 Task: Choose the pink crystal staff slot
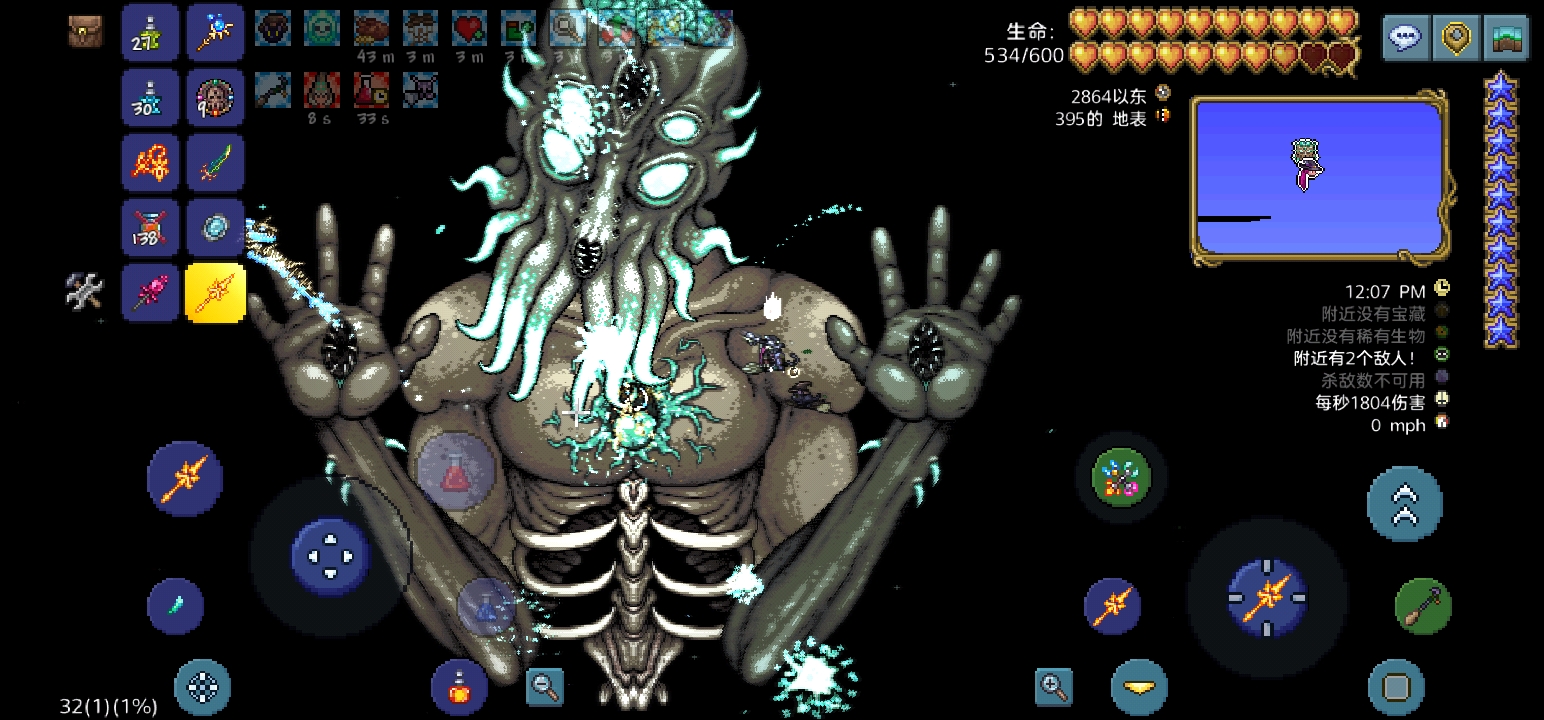coord(151,292)
